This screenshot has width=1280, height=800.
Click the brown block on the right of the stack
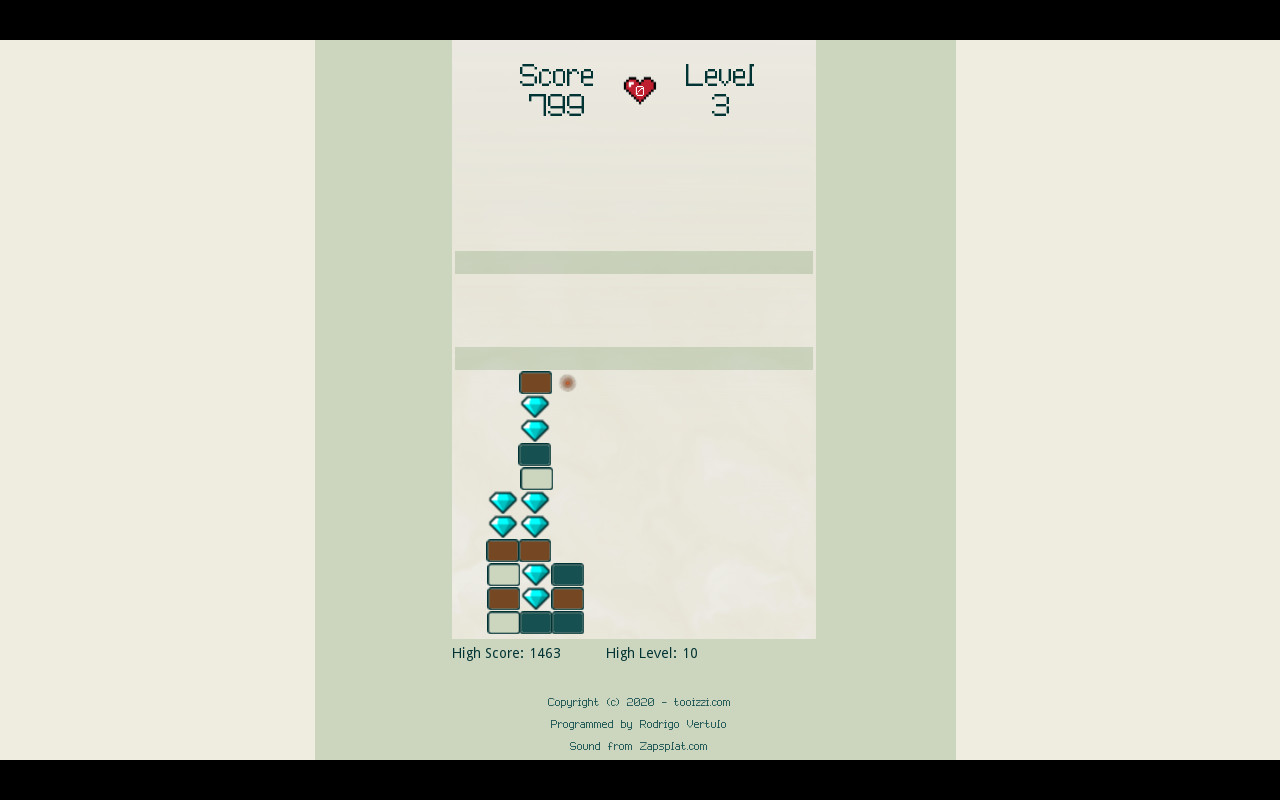click(568, 598)
